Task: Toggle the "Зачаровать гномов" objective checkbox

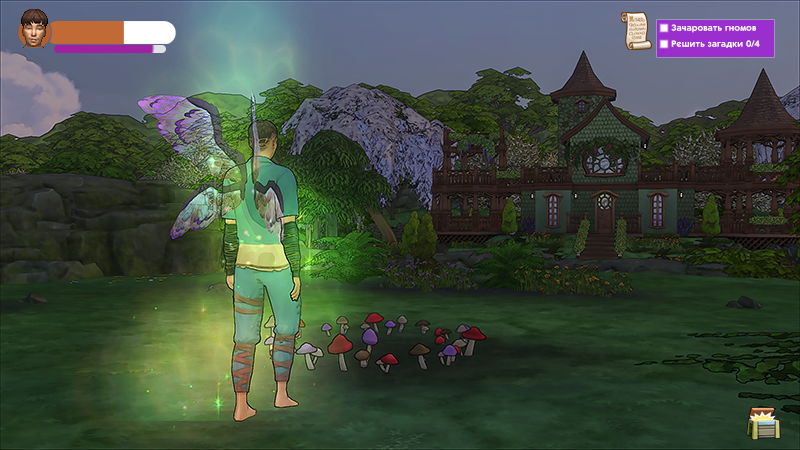Action: pos(664,28)
